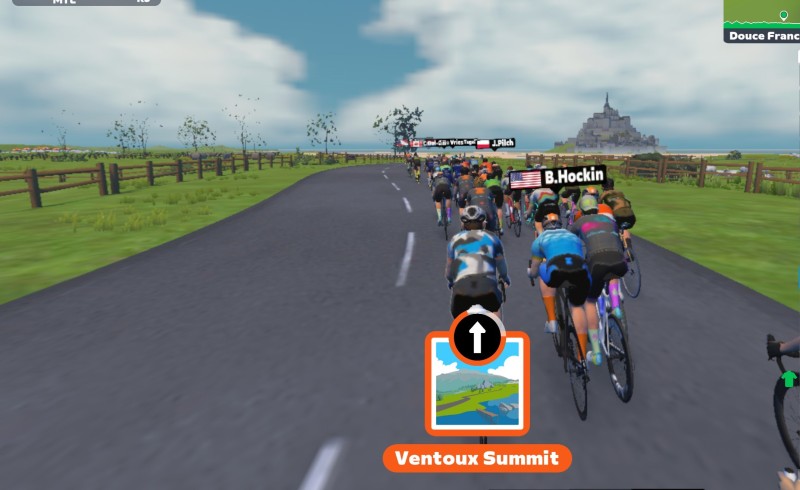Open the Douce France route profile minimap

coord(762,21)
